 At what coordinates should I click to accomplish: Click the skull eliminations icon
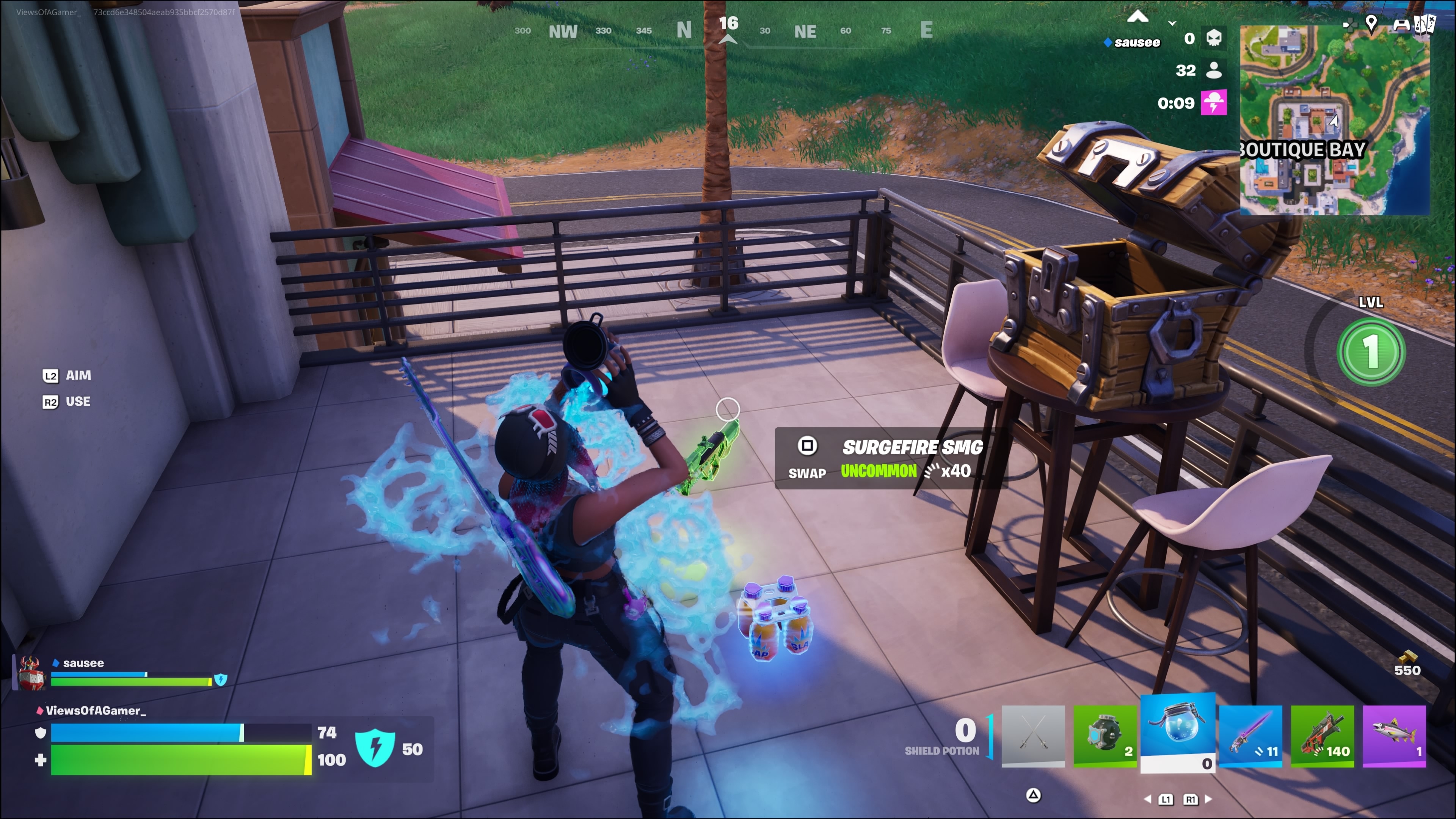[x=1213, y=38]
